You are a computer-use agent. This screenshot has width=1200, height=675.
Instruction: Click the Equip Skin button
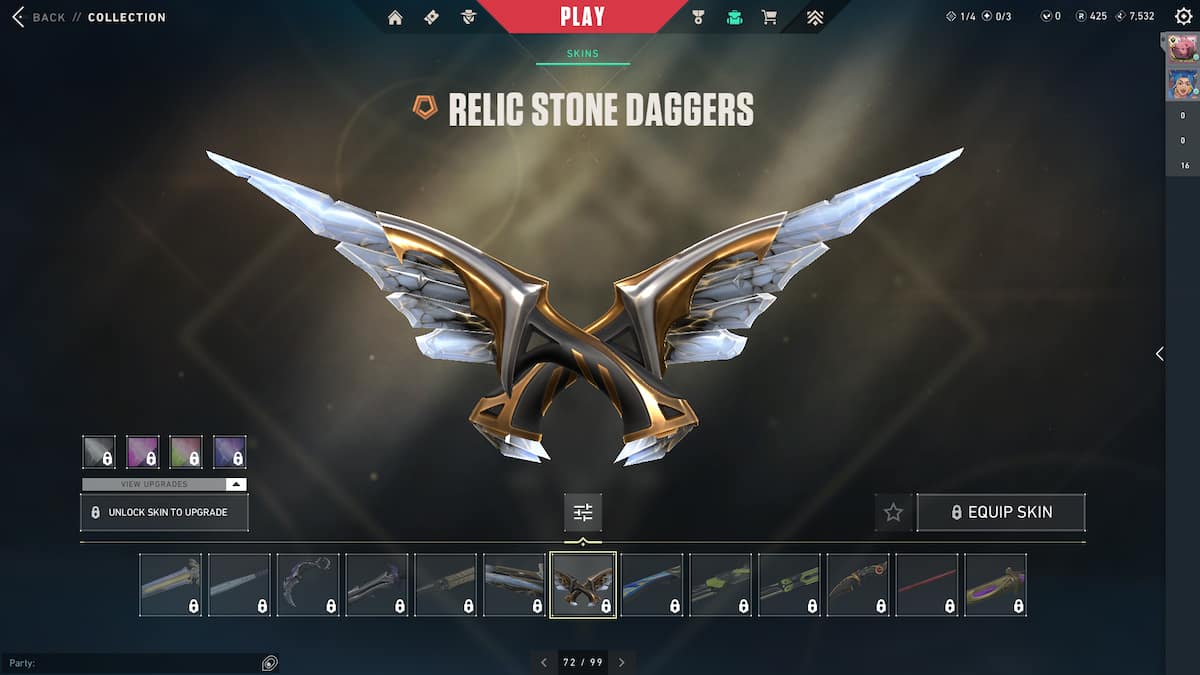coord(1001,512)
